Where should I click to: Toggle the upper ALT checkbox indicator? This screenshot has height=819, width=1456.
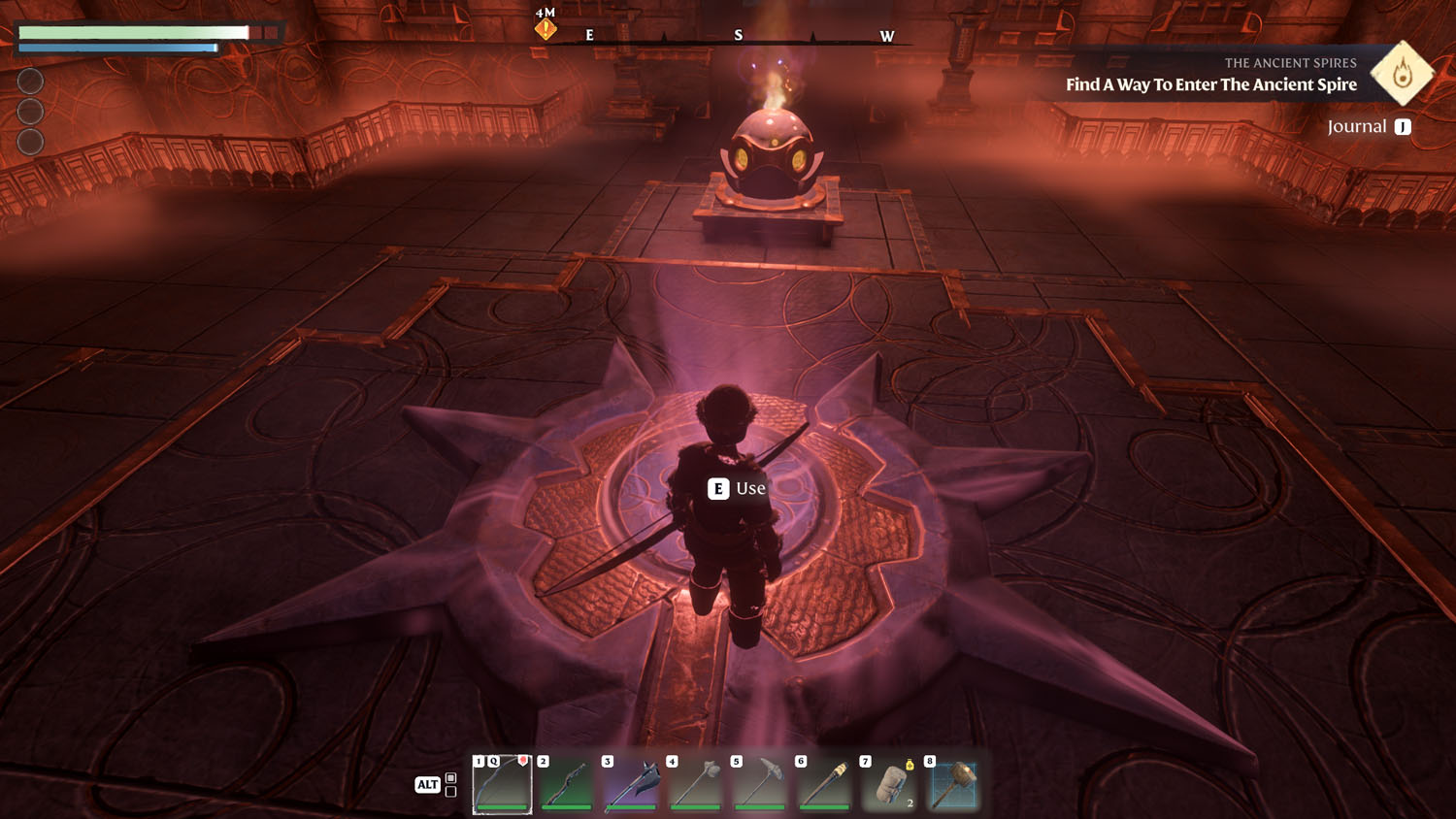[x=451, y=775]
